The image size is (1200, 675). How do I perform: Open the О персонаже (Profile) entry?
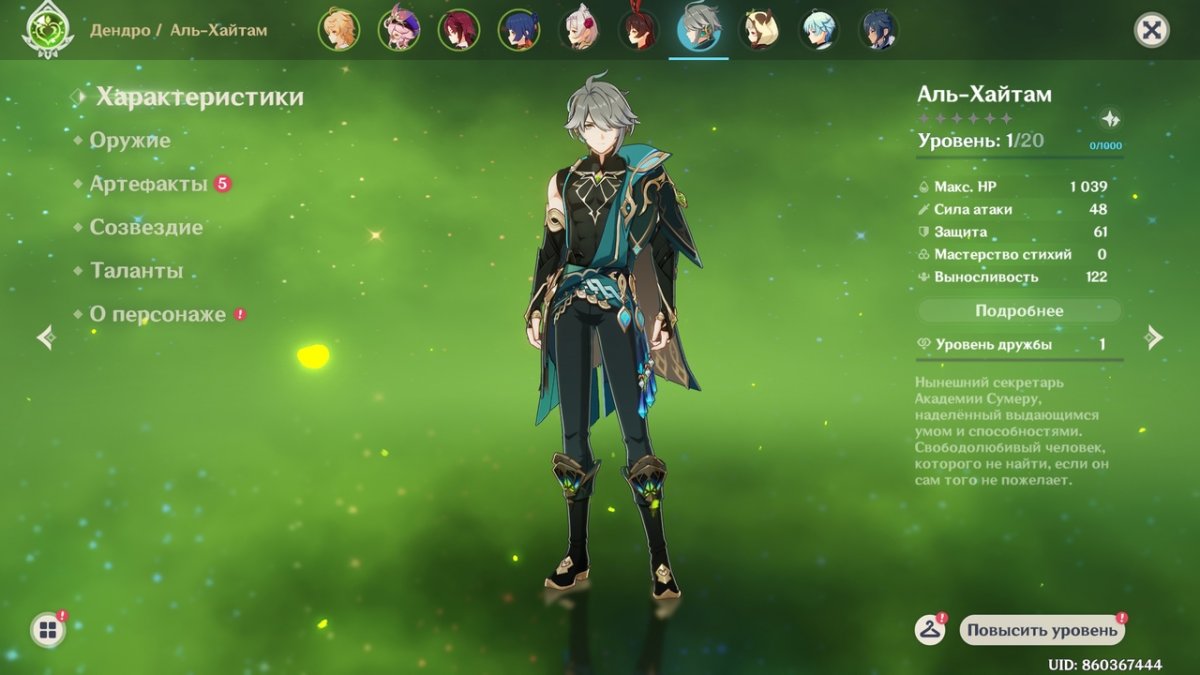pos(158,314)
